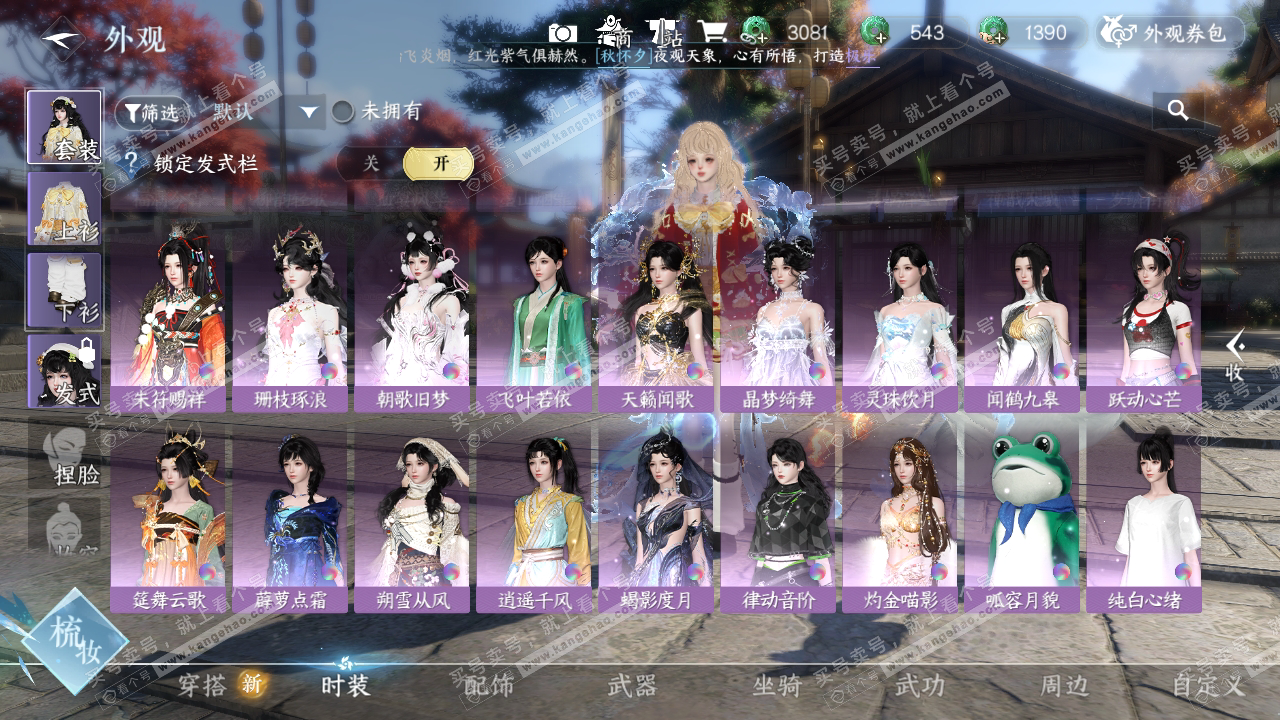Open the 外观券包 voucher bag

pyautogui.click(x=1170, y=33)
